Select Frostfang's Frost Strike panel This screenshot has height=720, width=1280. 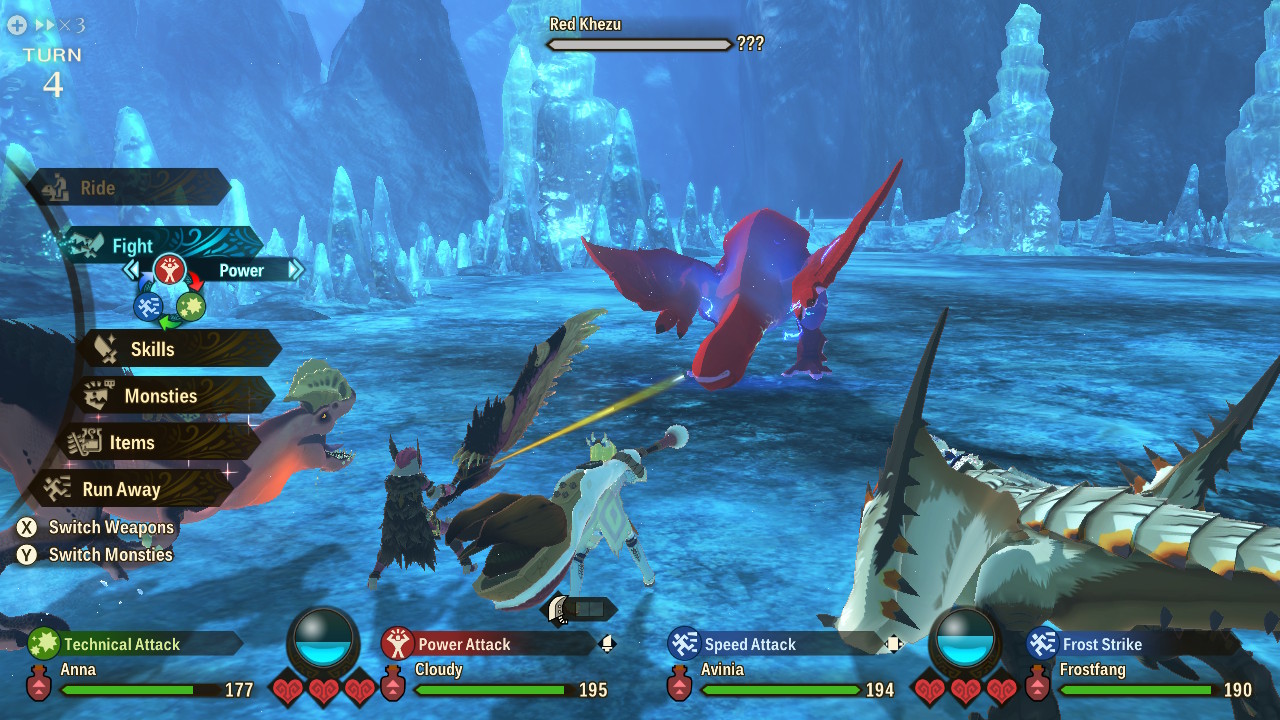click(1130, 644)
